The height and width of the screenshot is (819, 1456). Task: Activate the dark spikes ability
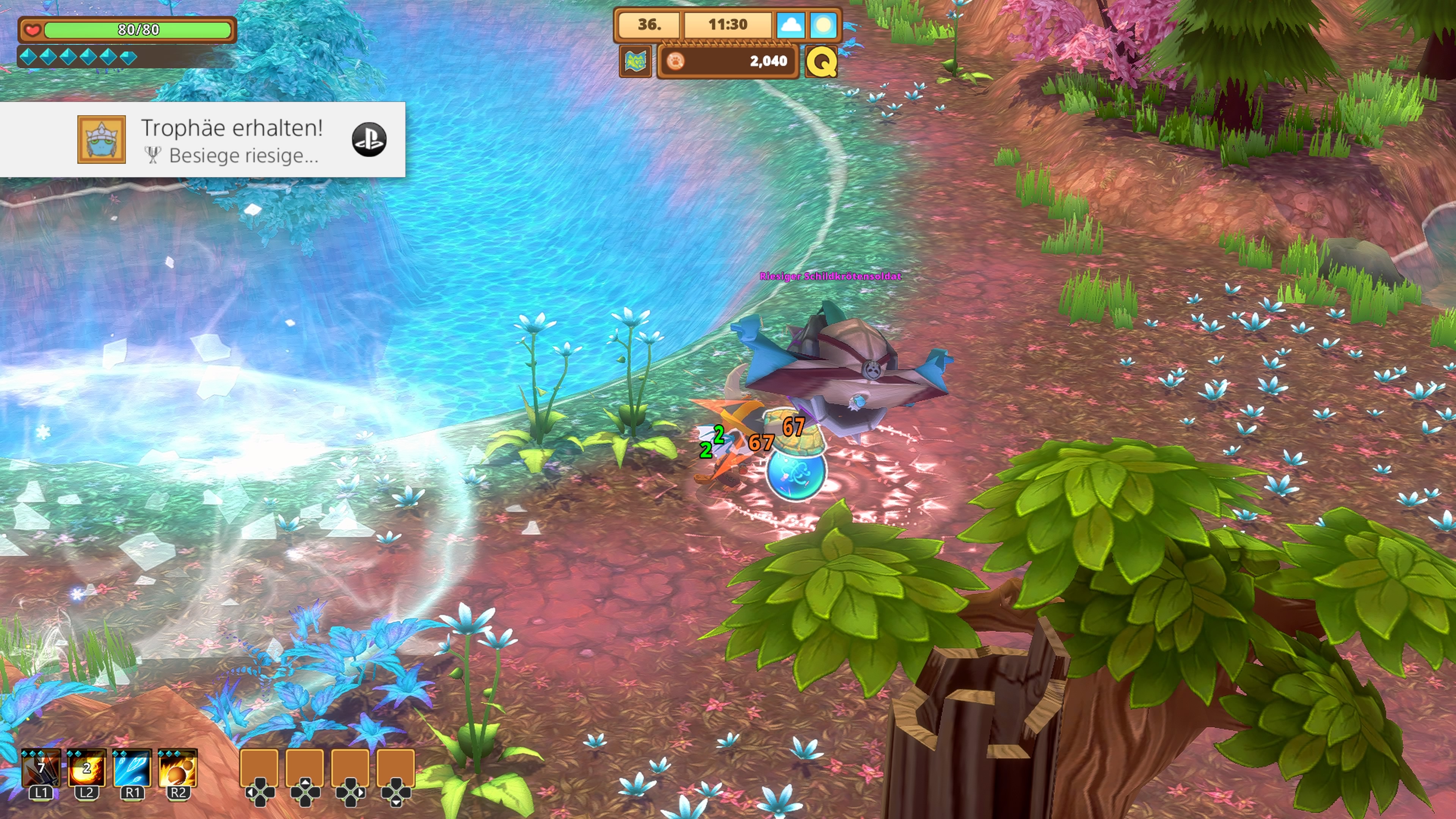pos(41,769)
